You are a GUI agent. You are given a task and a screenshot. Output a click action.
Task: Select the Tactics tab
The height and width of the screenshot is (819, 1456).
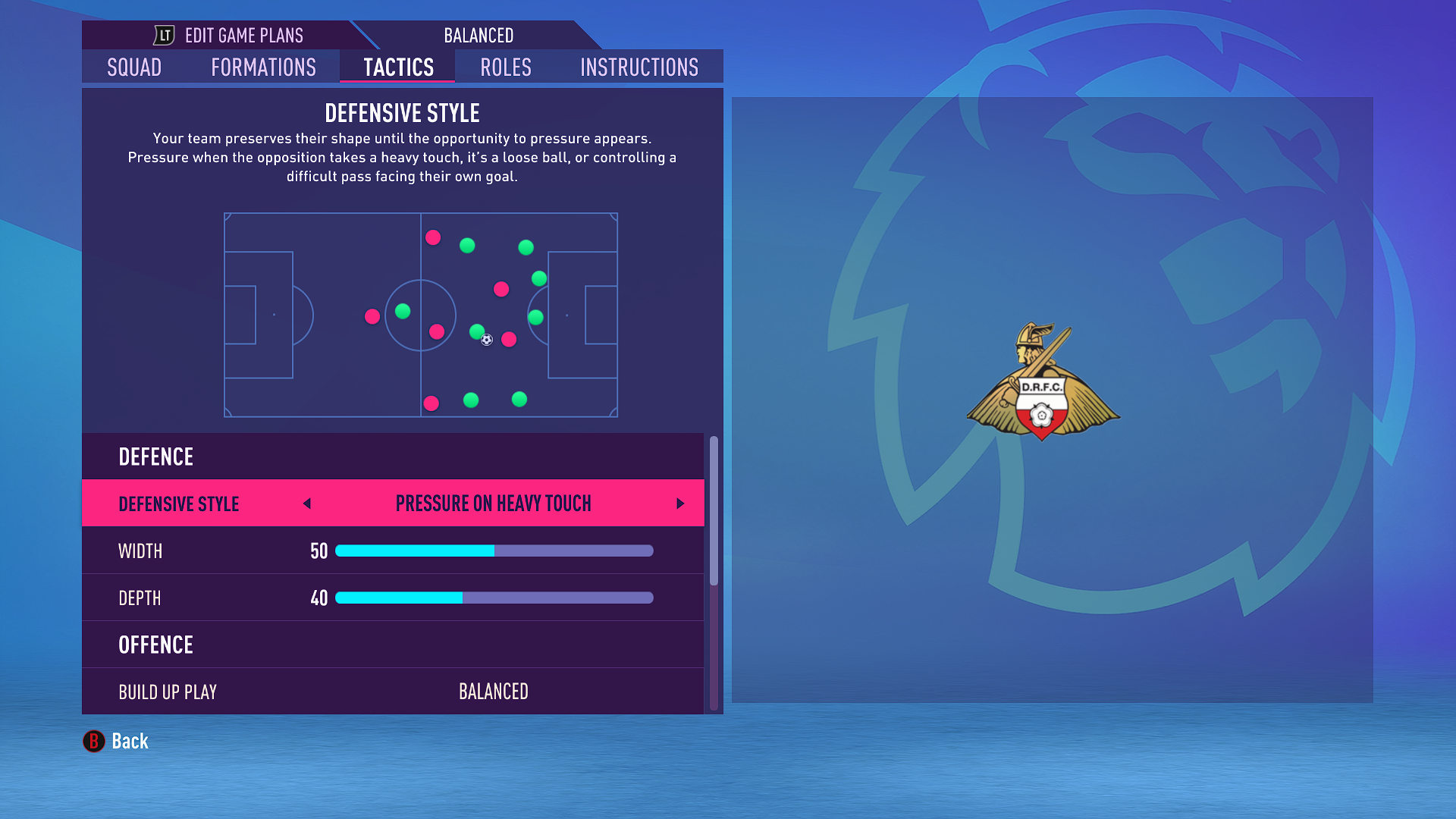point(398,67)
